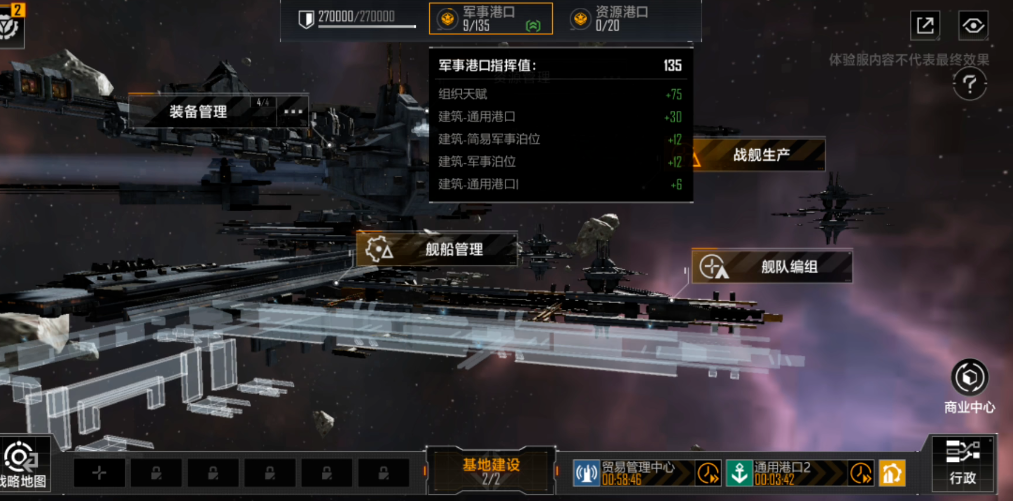1013x501 pixels.
Task: Open the question mark help button
Action: [970, 84]
